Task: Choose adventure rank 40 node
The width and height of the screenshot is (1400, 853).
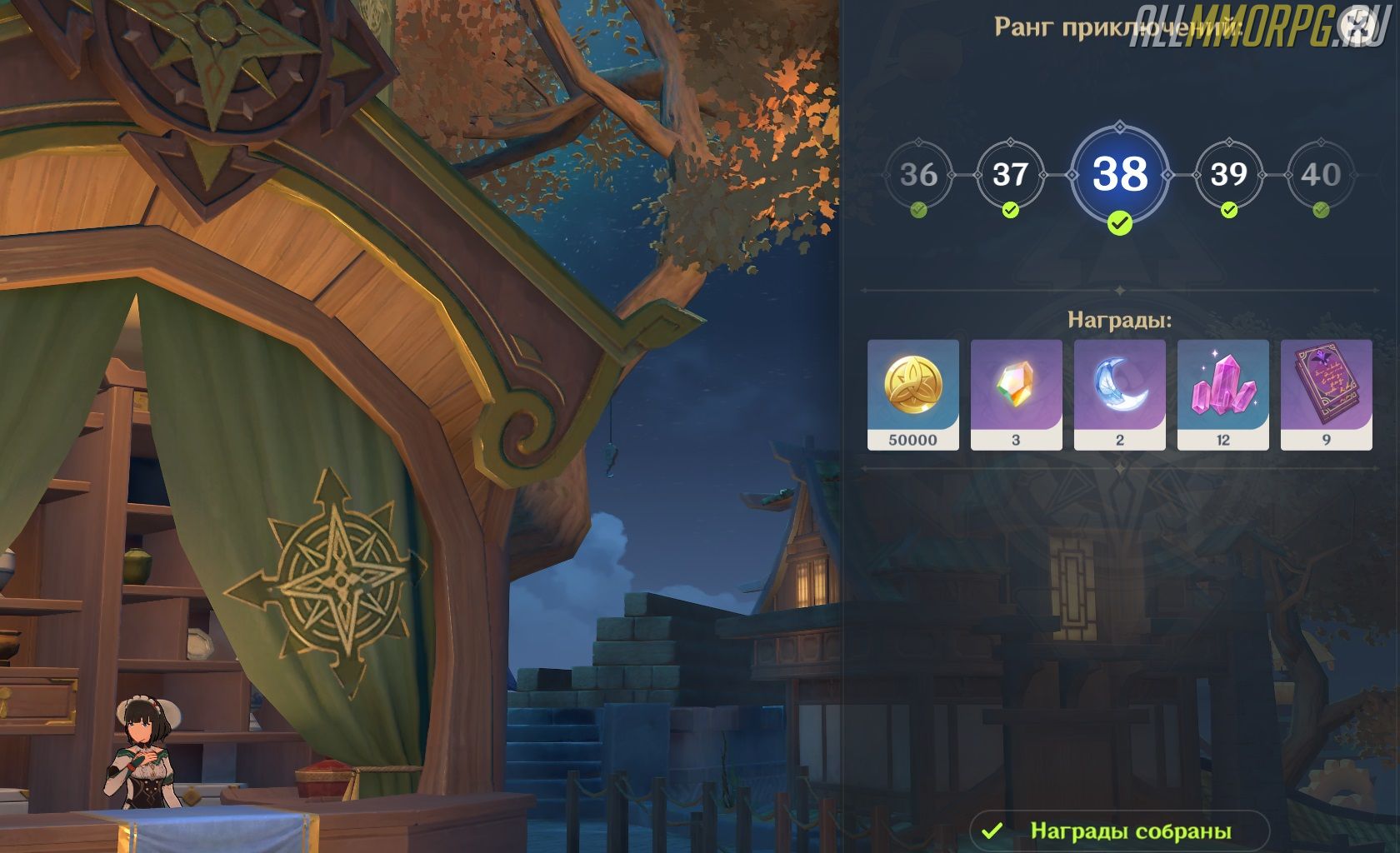Action: (x=1321, y=175)
